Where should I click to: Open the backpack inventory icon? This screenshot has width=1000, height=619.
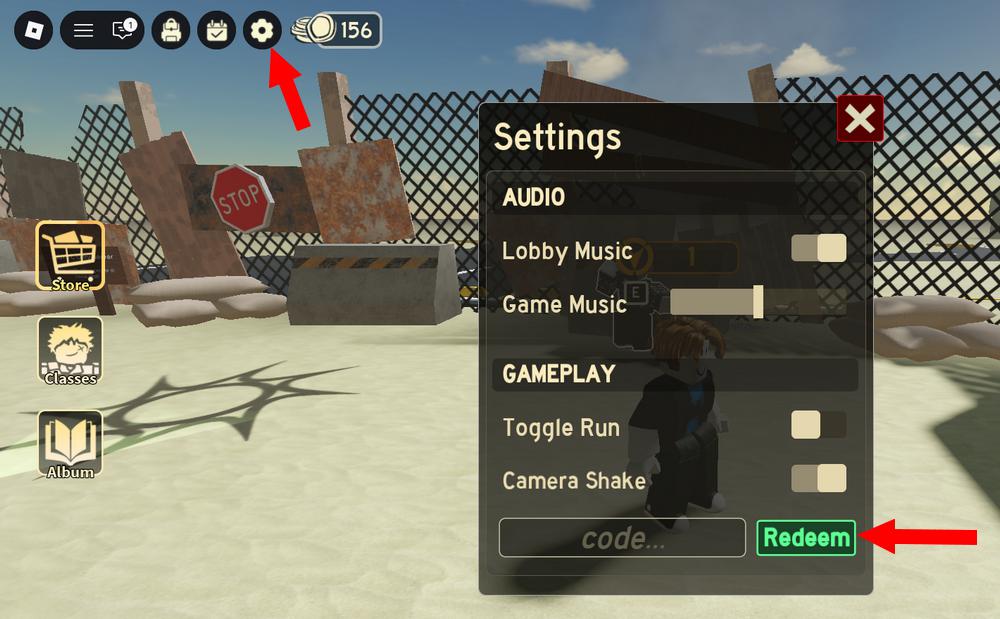[170, 31]
